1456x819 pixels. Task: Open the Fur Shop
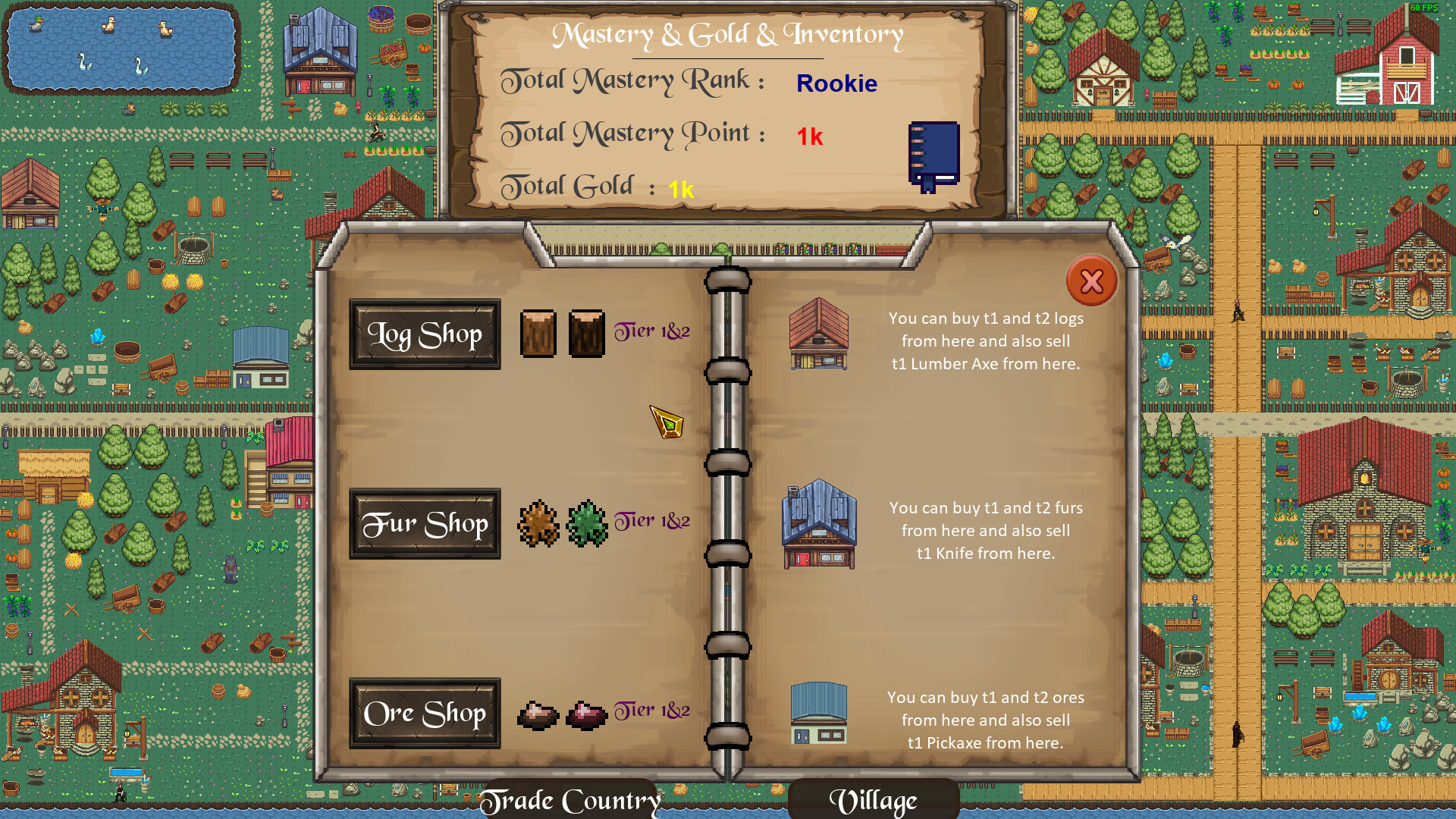(x=425, y=522)
